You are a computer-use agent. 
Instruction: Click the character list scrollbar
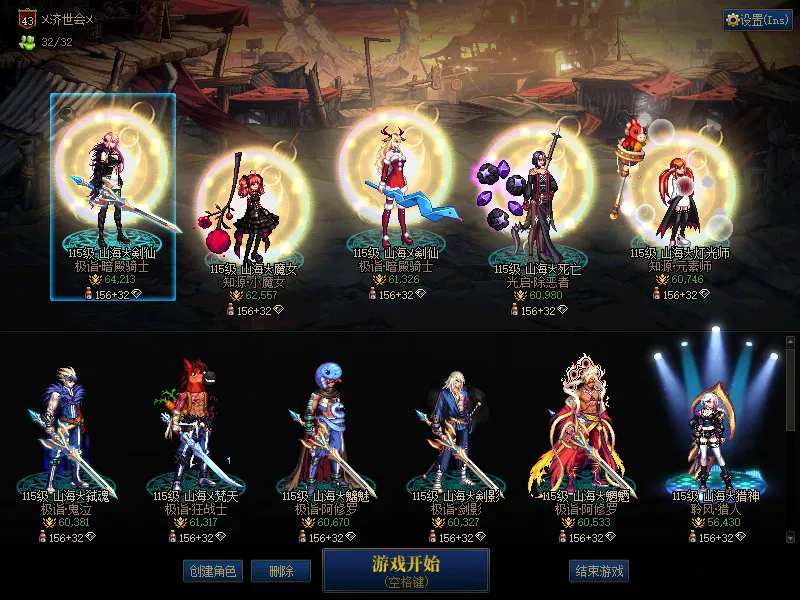[791, 390]
